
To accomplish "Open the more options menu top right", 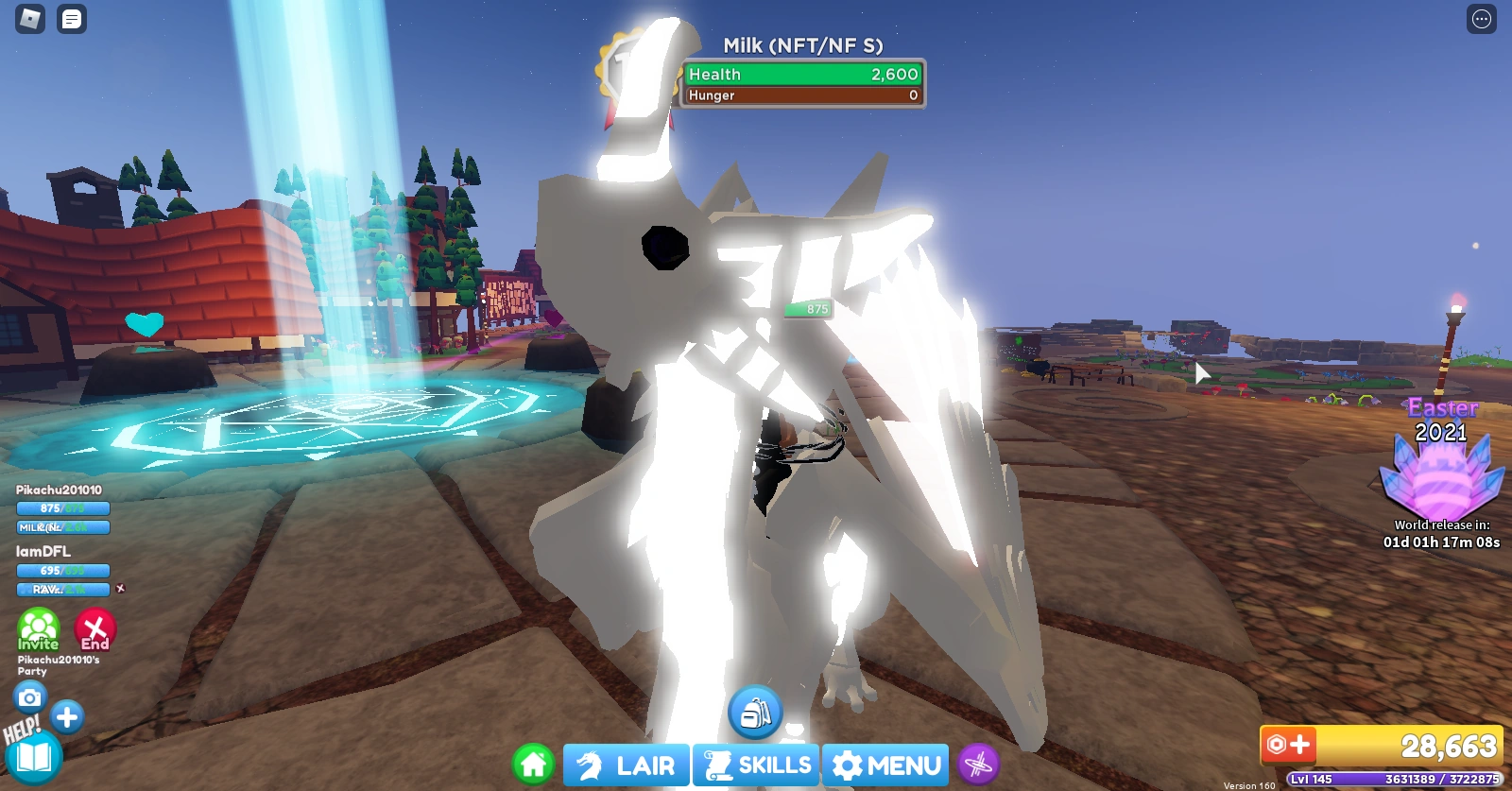I will [x=1480, y=20].
